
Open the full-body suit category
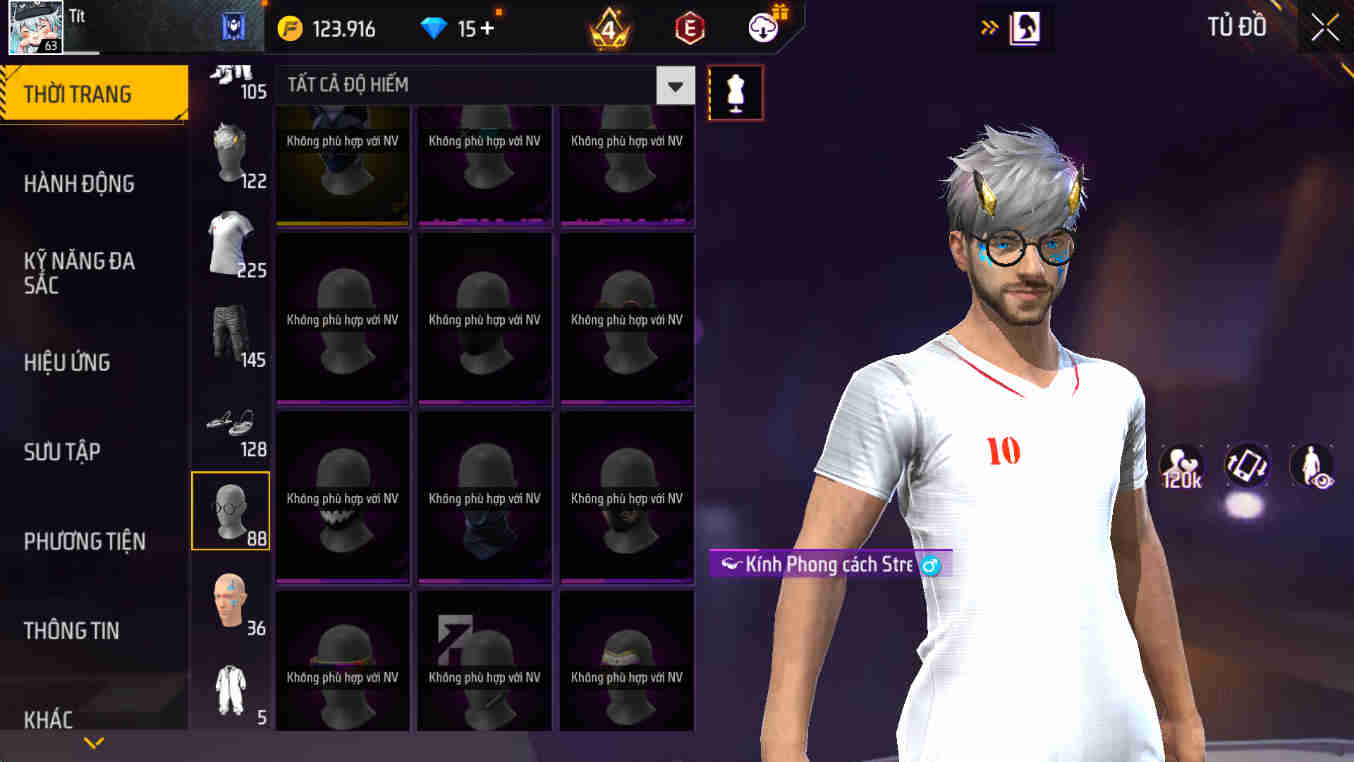pos(229,690)
